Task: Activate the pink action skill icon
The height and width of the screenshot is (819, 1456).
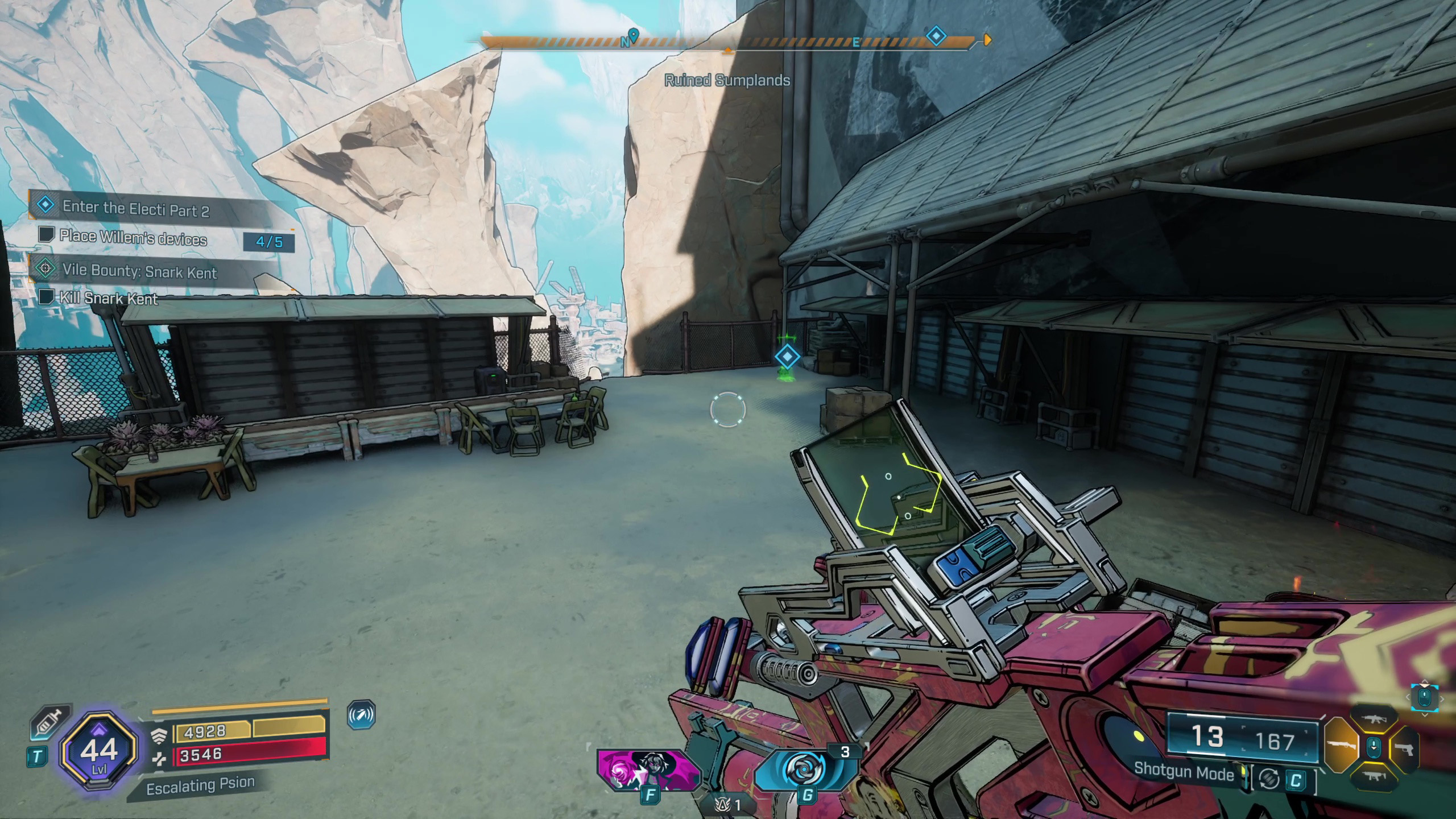Action: pyautogui.click(x=648, y=770)
